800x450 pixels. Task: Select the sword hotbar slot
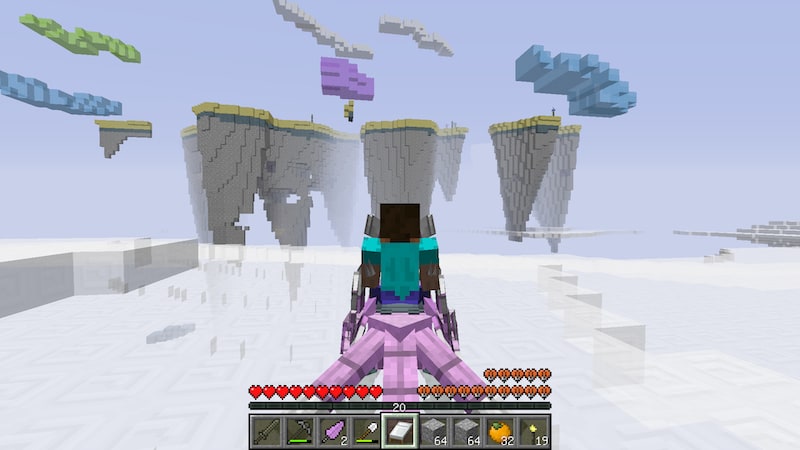(265, 431)
